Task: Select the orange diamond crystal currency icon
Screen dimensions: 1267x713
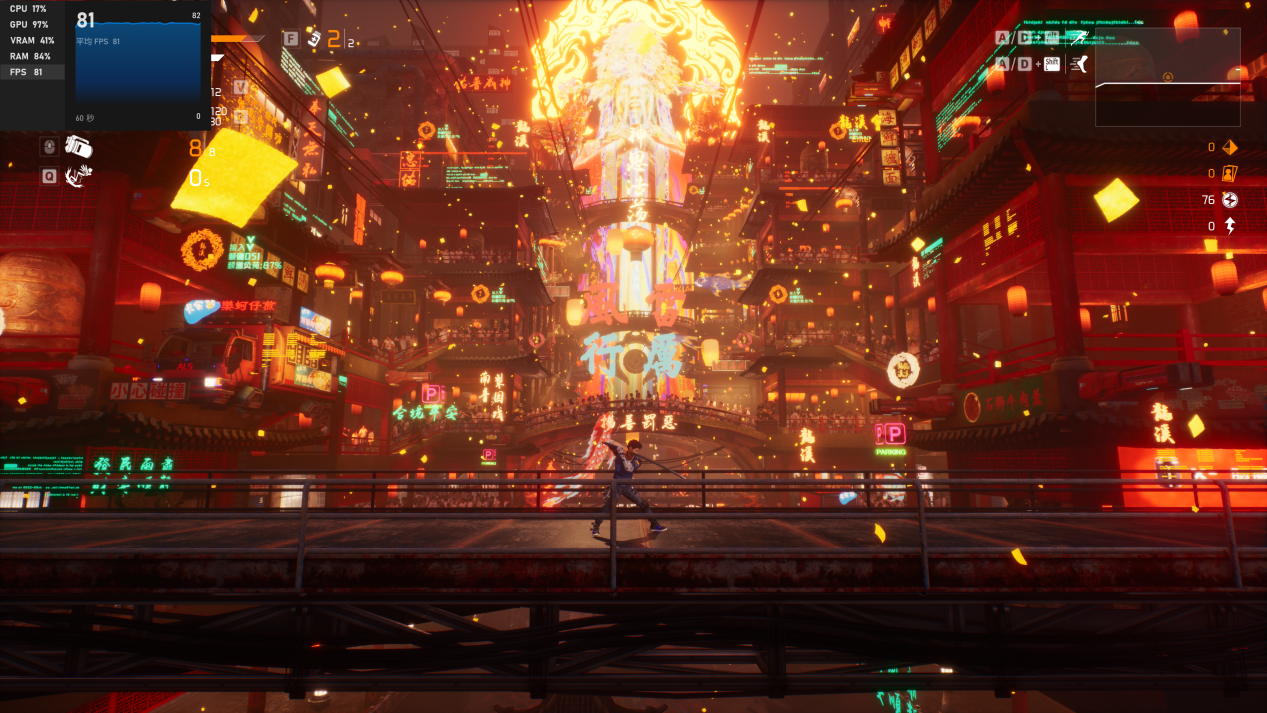Action: [x=1229, y=147]
